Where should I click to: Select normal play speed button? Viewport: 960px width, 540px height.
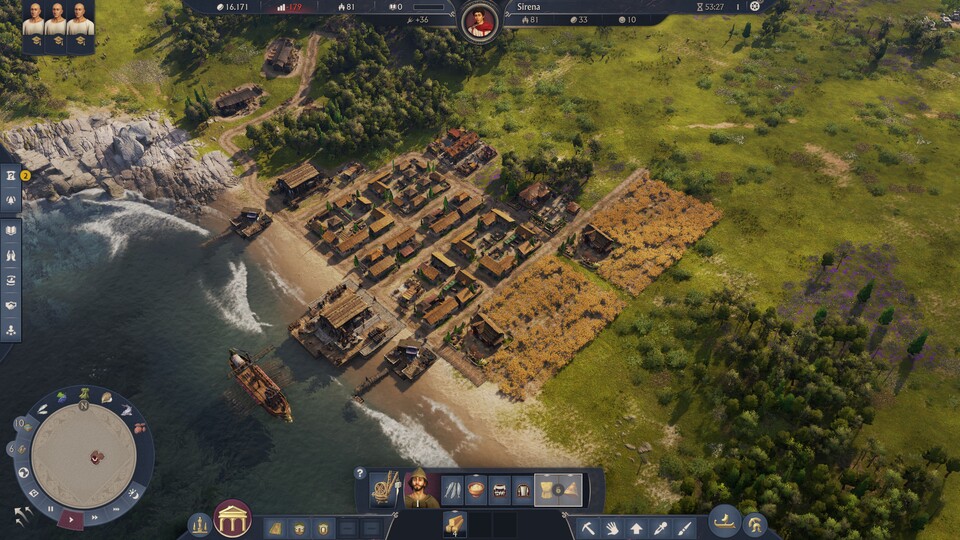click(x=71, y=518)
